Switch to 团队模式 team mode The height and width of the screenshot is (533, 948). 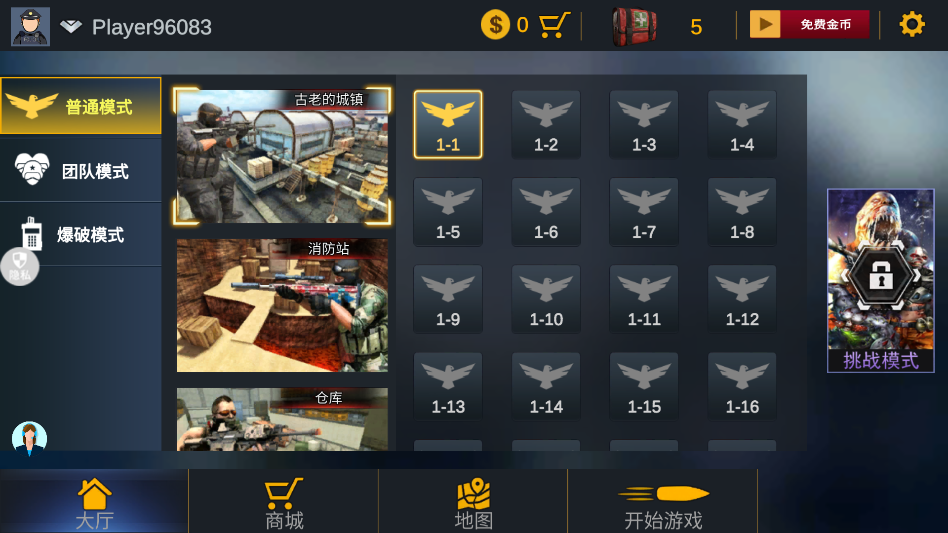coord(81,171)
